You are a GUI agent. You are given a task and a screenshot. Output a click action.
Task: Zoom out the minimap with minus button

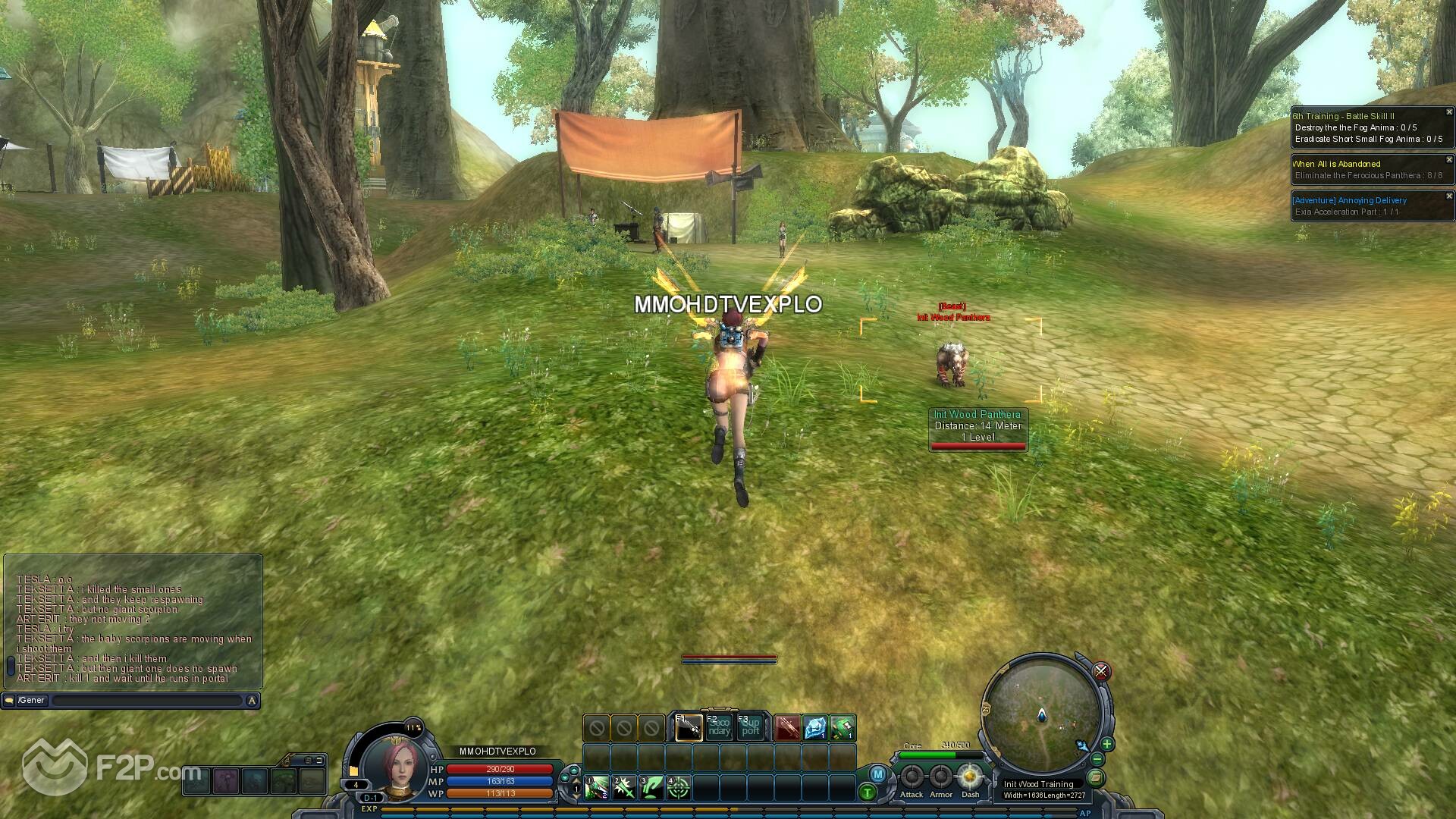coord(1097,759)
